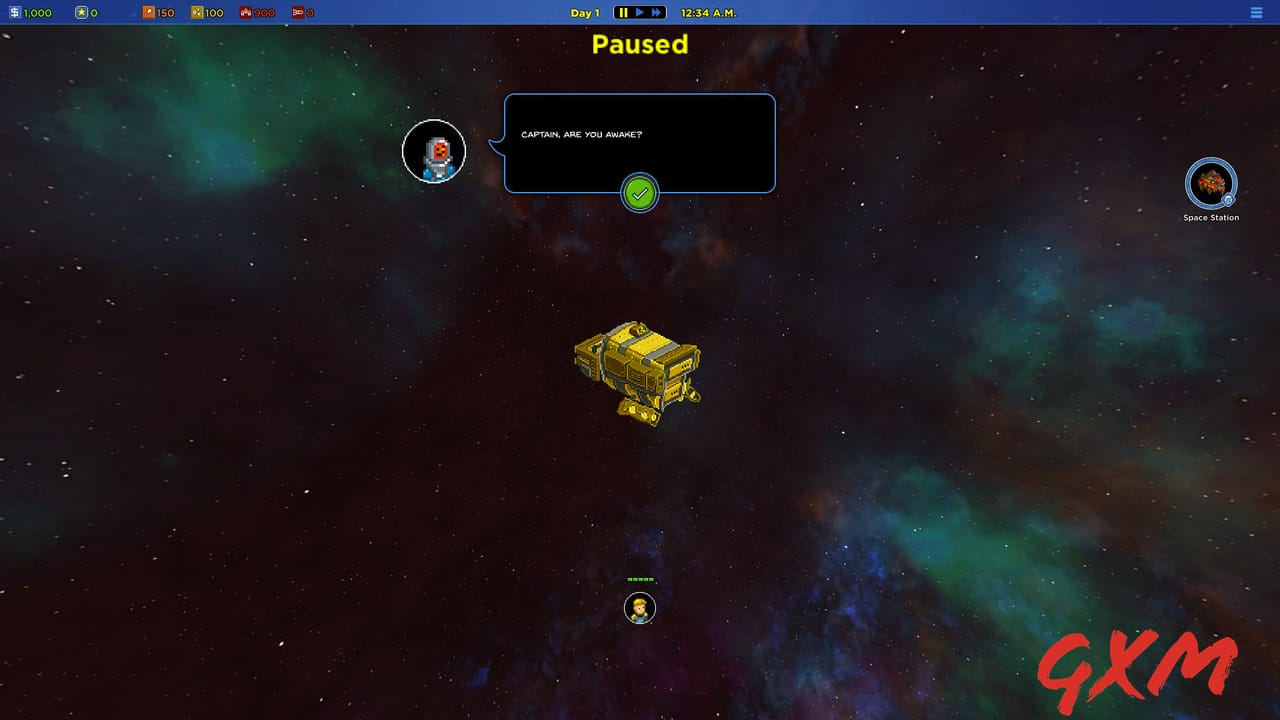Click the Day 1 label
Viewport: 1280px width, 720px height.
pos(584,12)
